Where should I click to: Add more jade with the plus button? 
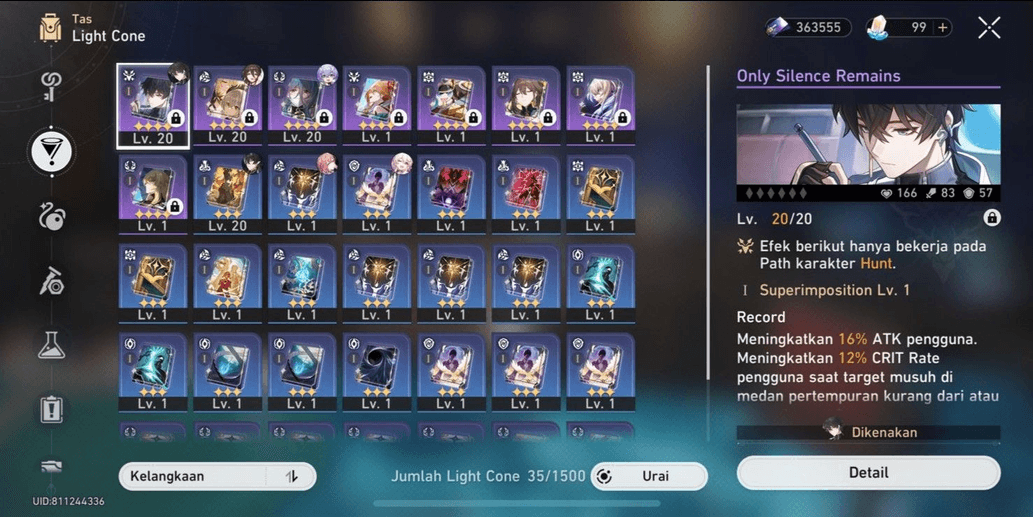(943, 28)
